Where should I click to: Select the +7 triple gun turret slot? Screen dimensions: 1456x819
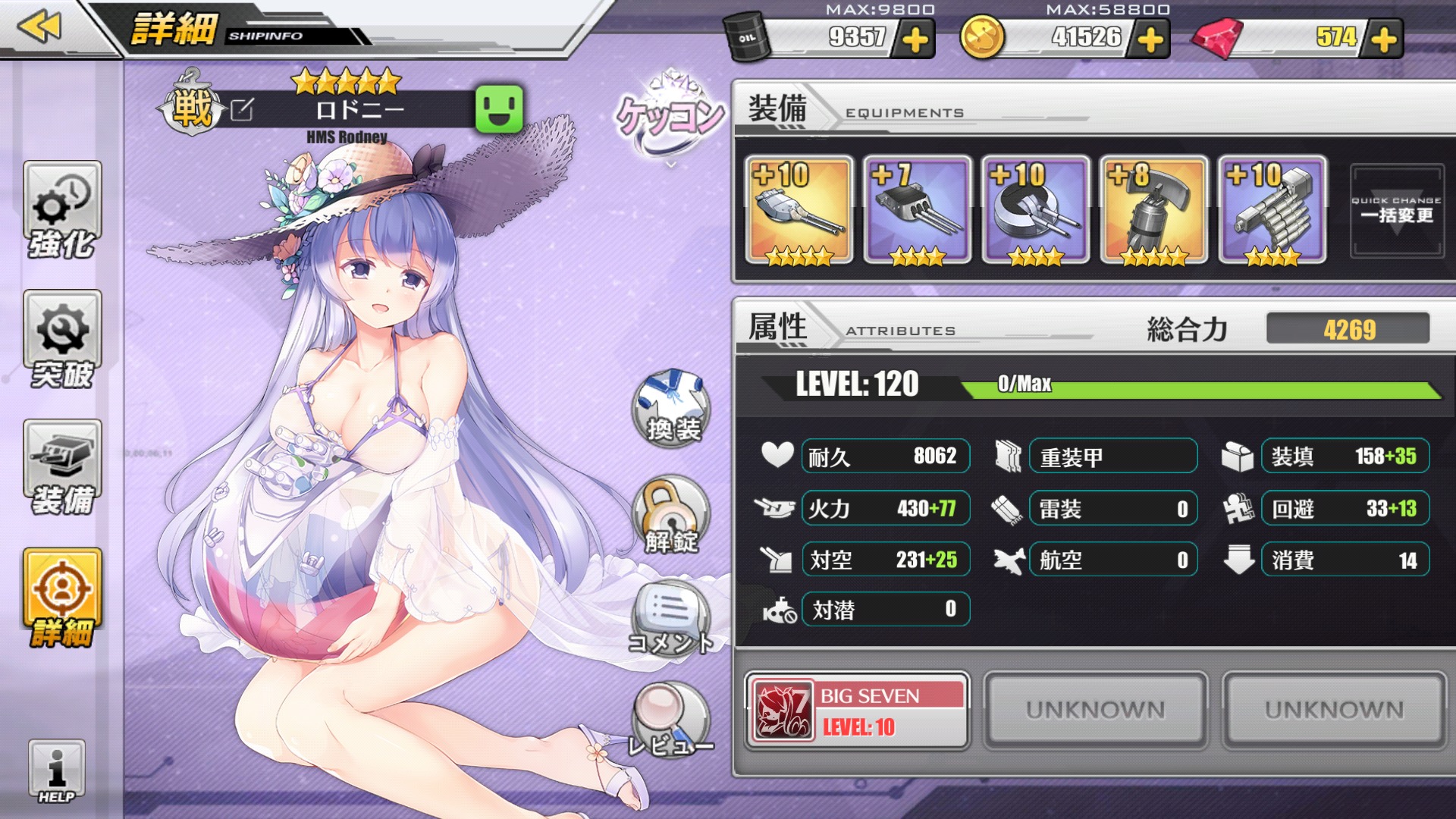(x=917, y=211)
